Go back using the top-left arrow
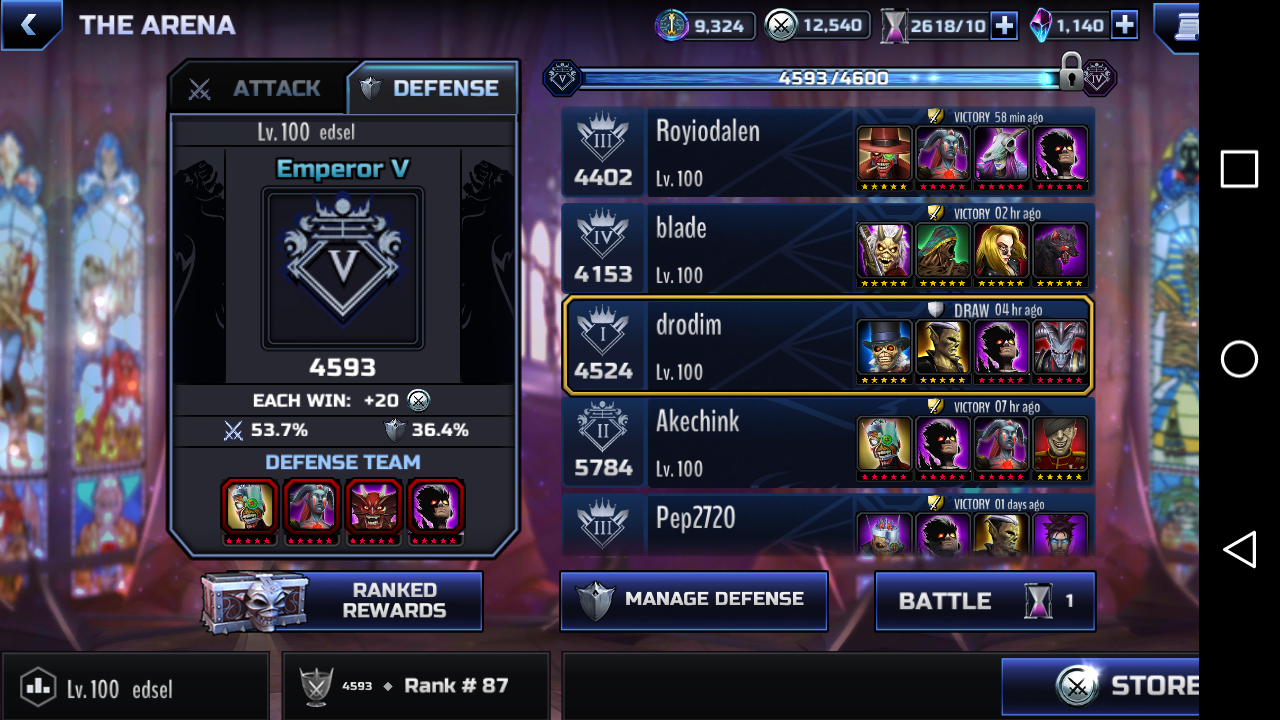The image size is (1280, 720). coord(30,25)
